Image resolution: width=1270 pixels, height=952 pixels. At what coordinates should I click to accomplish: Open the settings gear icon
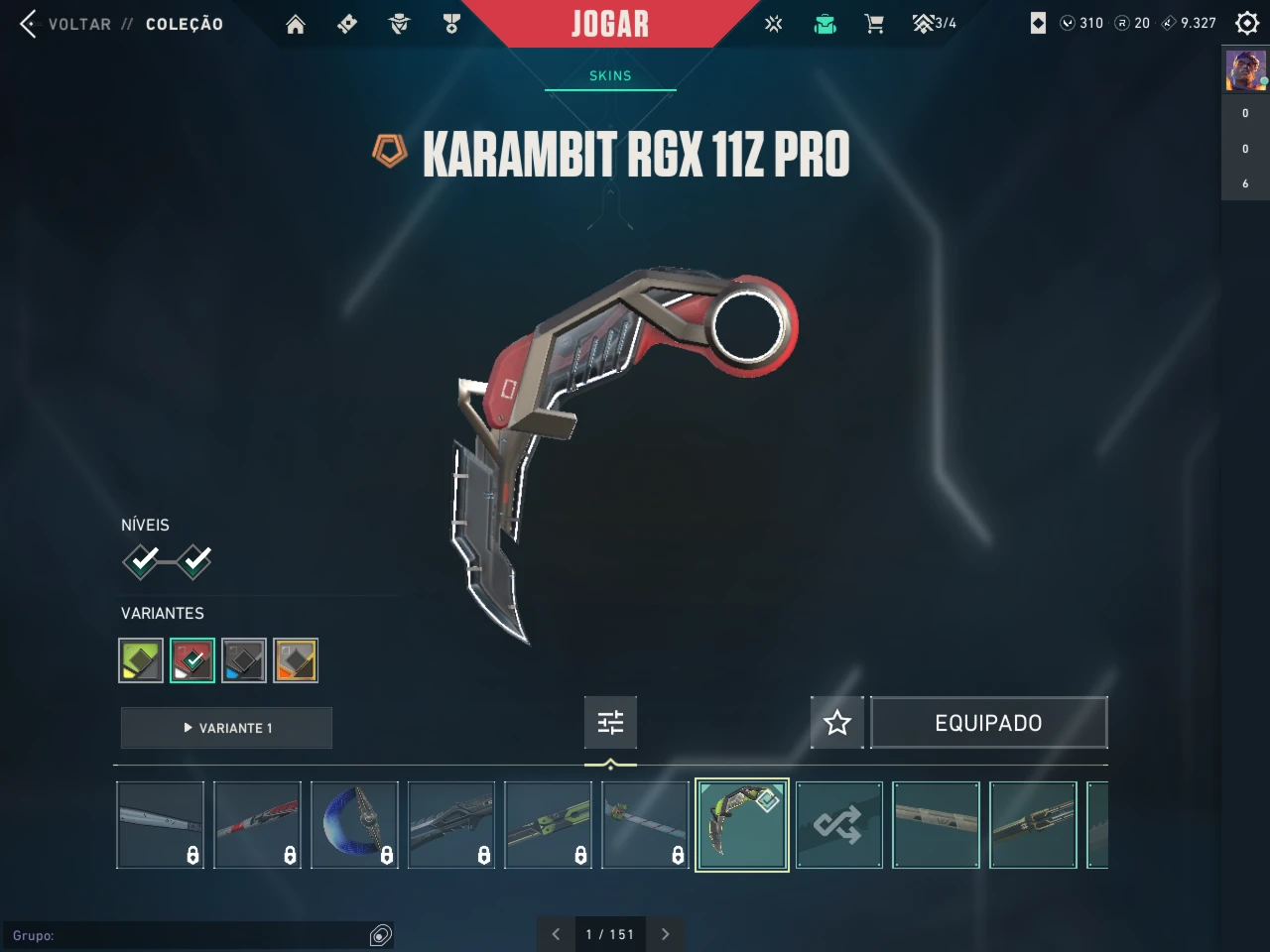1247,23
